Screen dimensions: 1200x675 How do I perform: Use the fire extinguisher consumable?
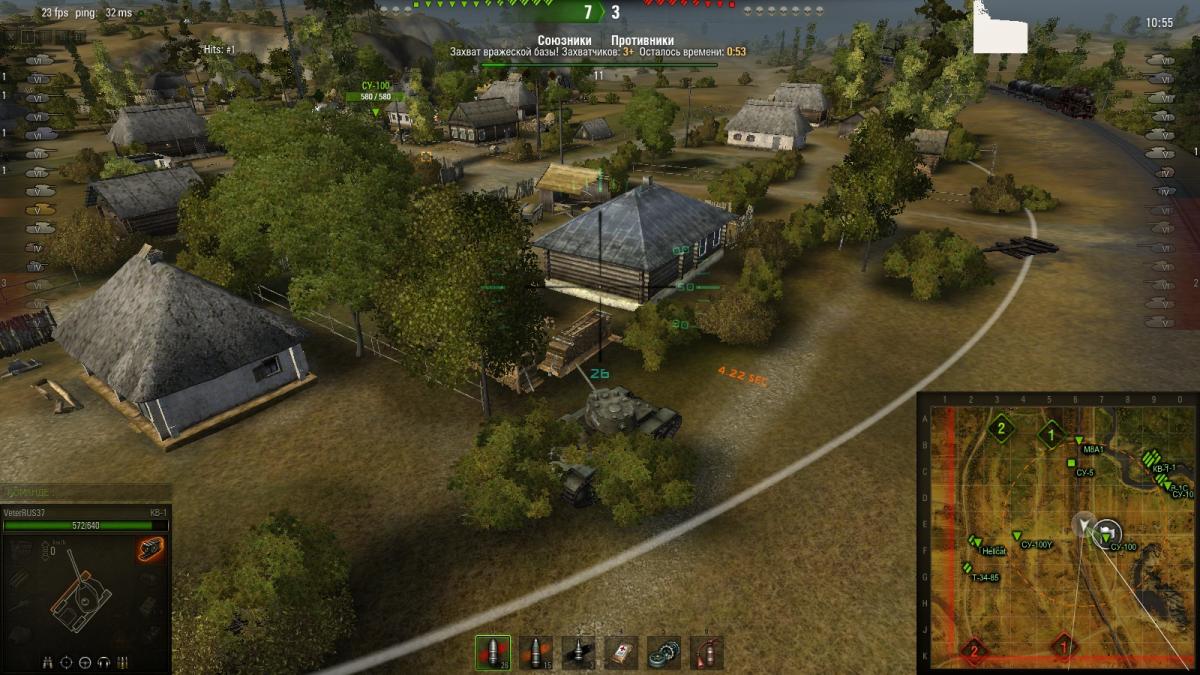(707, 652)
